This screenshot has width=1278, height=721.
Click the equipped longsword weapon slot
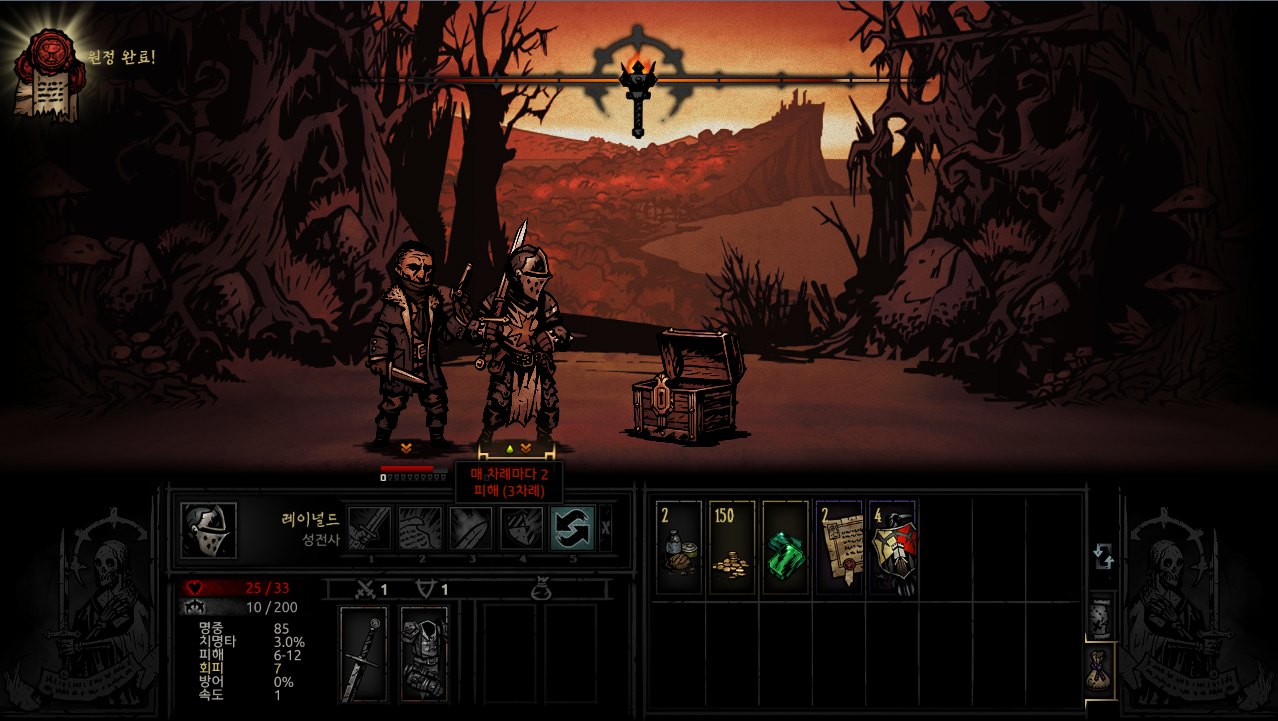point(363,655)
